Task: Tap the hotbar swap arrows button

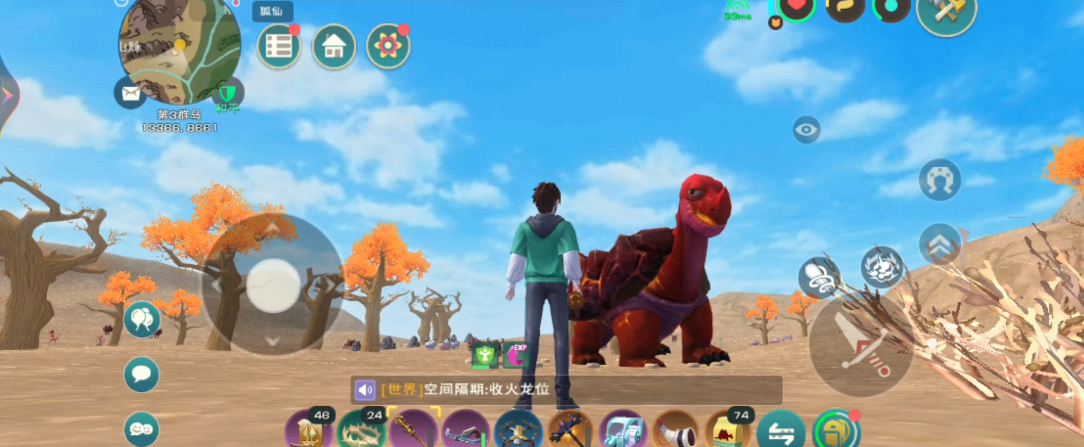Action: (x=780, y=432)
